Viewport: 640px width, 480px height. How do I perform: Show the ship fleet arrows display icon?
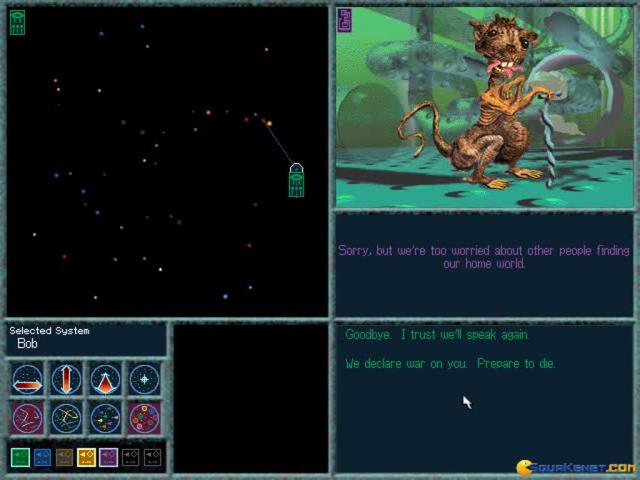(x=105, y=418)
